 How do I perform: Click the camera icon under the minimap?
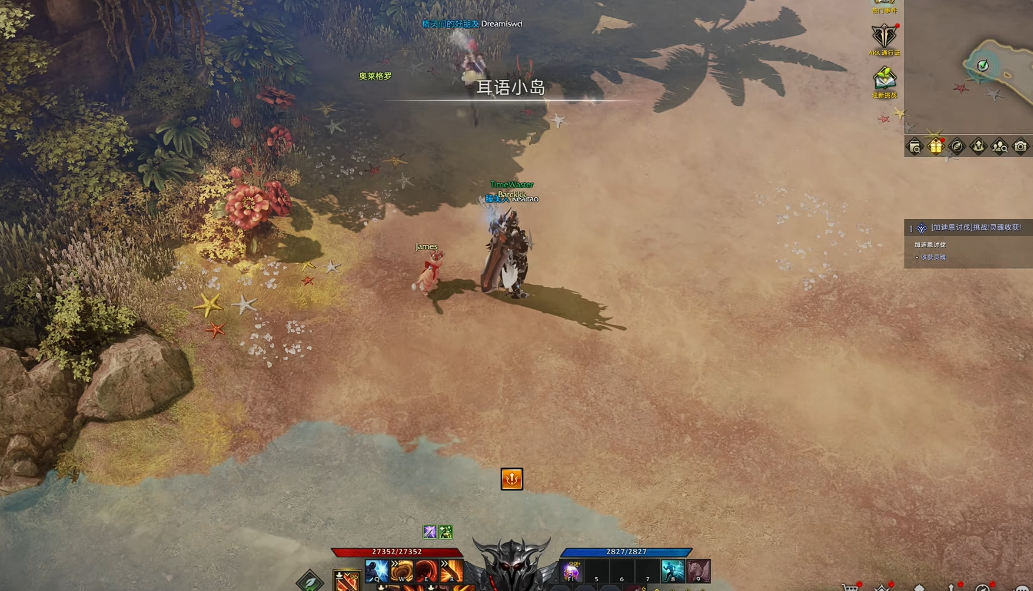pos(1020,146)
